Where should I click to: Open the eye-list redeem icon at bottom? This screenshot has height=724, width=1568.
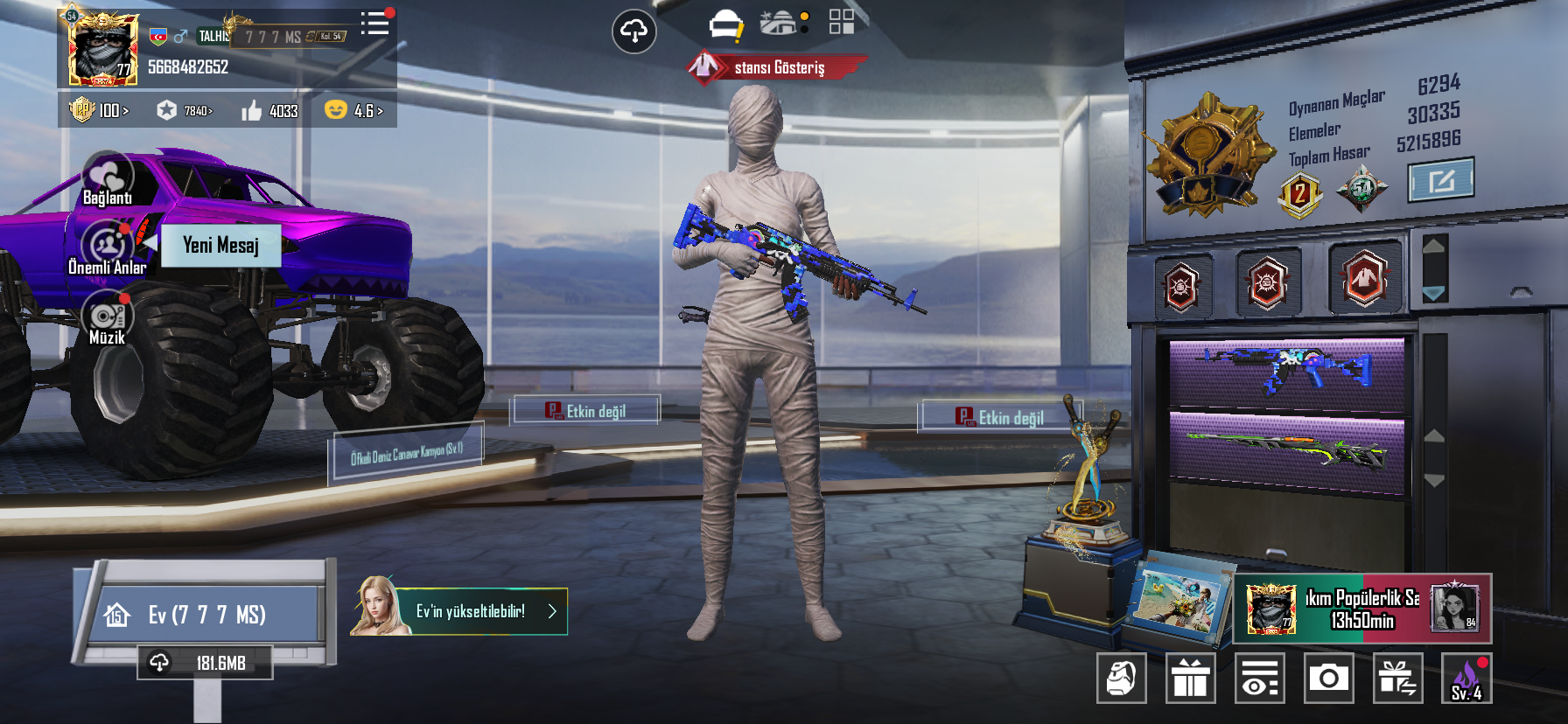click(x=1260, y=679)
